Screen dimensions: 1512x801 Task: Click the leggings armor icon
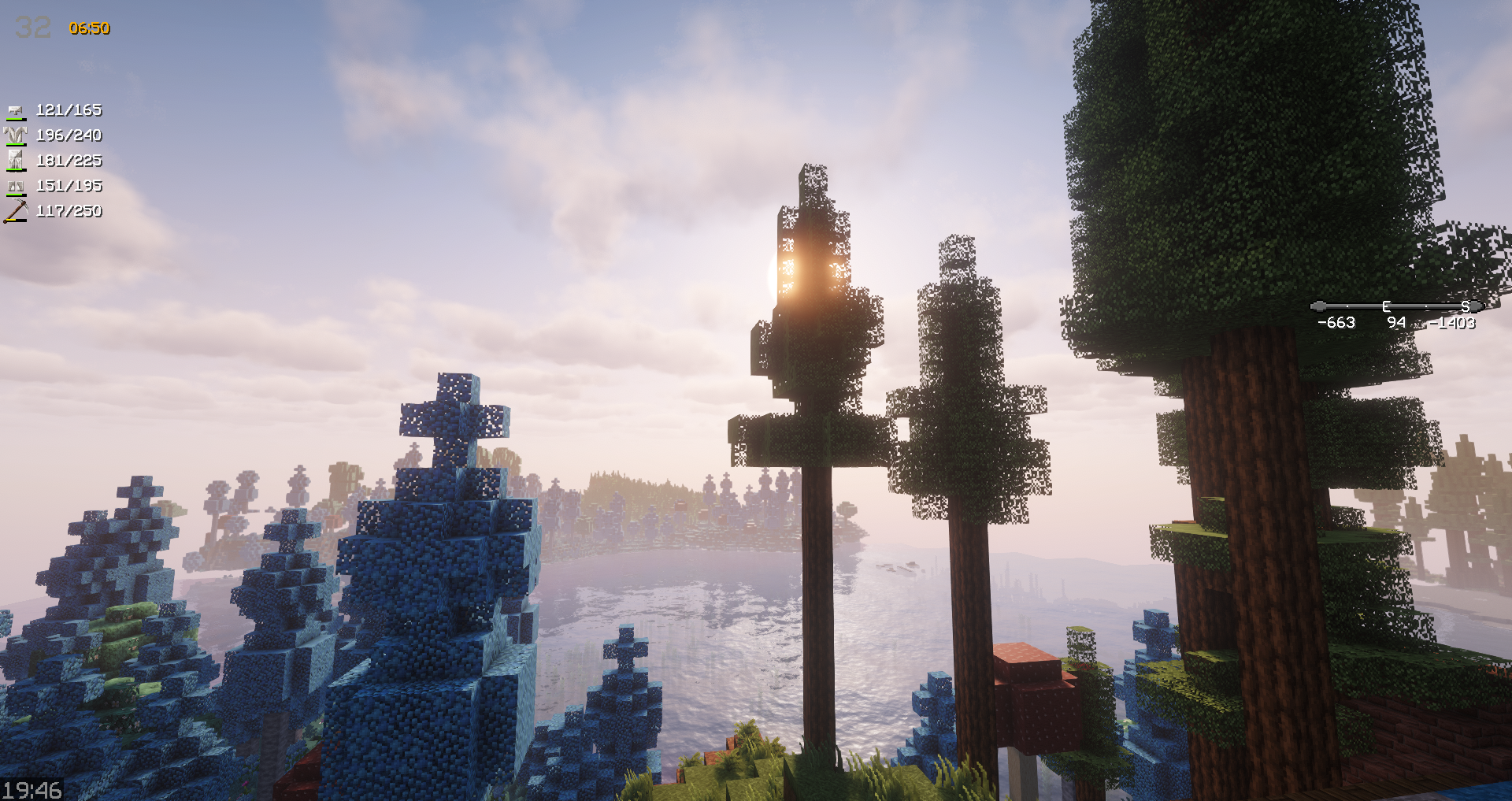pyautogui.click(x=15, y=161)
